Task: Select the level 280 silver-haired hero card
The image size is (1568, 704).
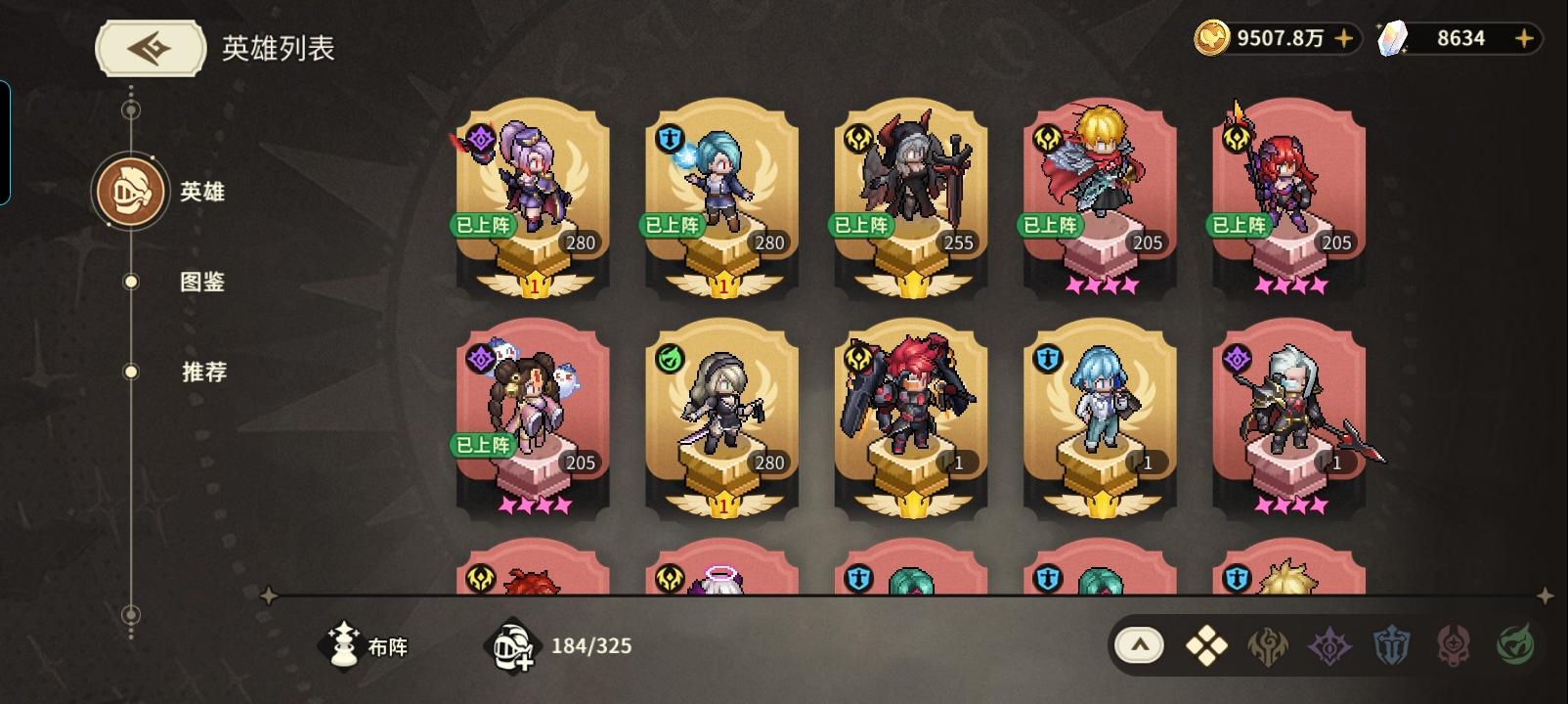Action: click(721, 420)
